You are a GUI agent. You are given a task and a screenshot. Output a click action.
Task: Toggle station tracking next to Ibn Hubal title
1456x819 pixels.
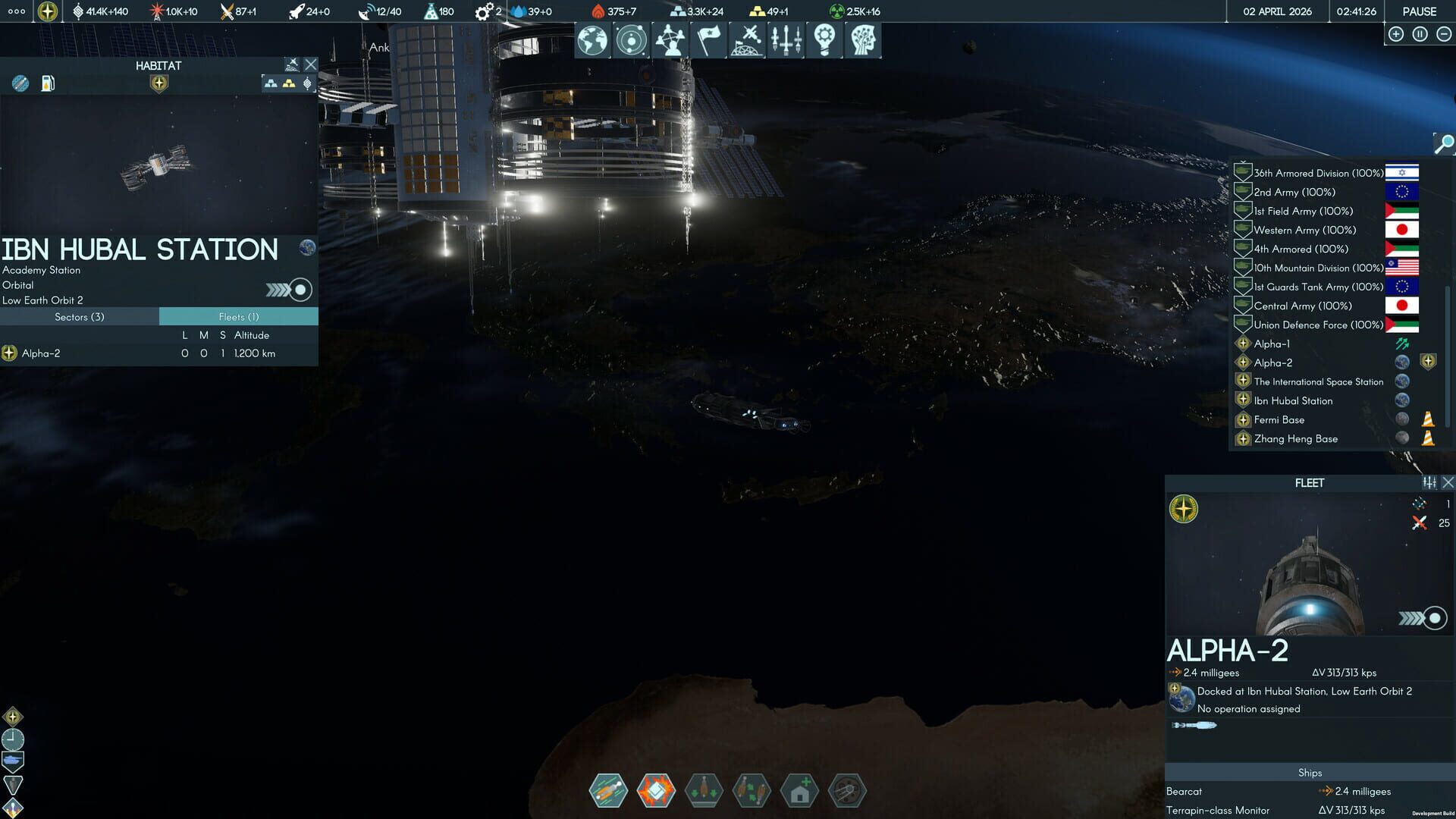[x=300, y=289]
